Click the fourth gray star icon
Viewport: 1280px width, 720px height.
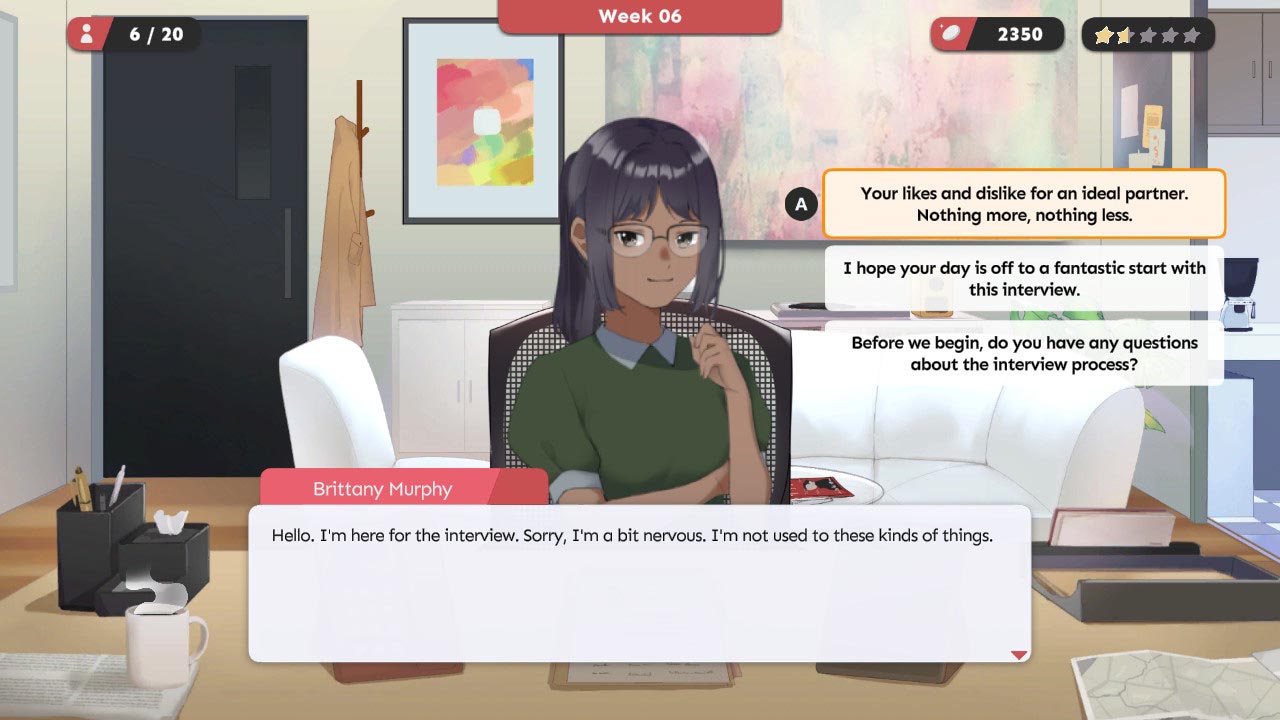pos(1170,35)
